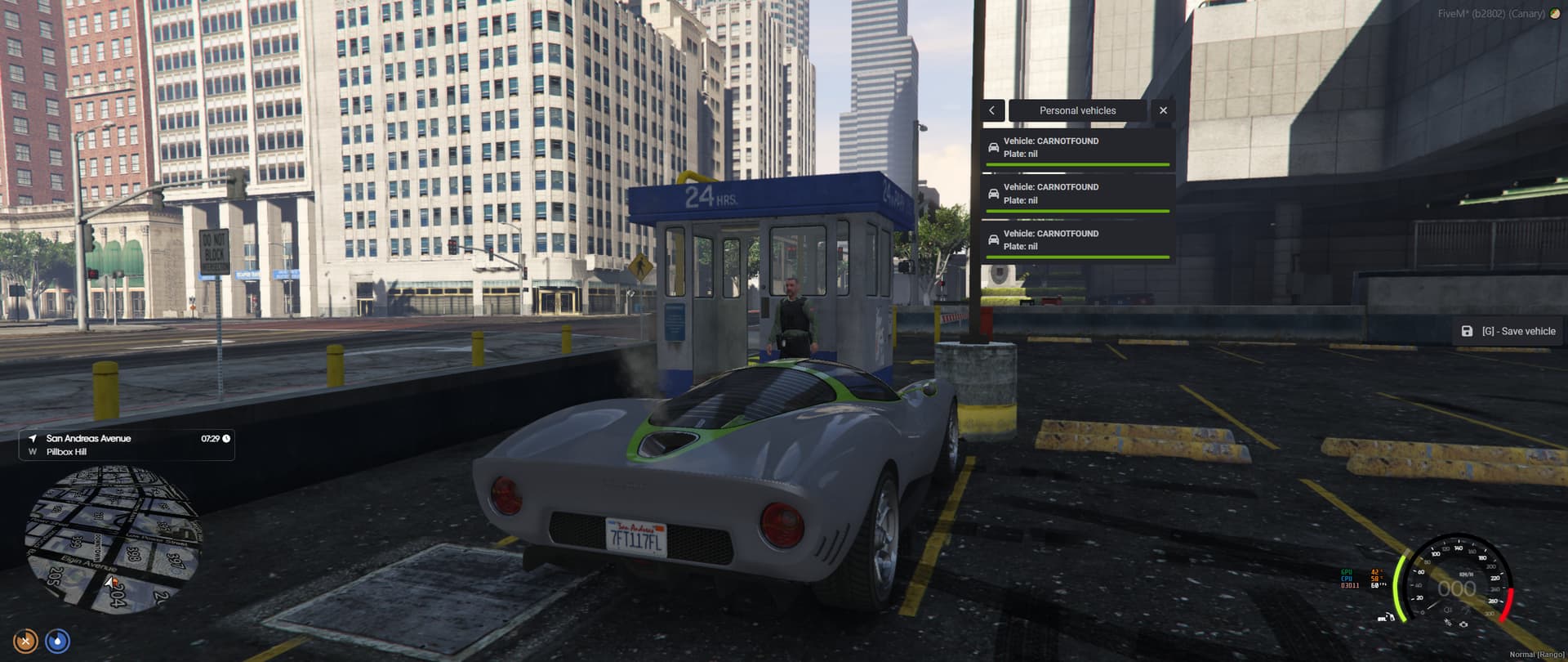Click the floppy disk Save vehicle icon

(x=1468, y=331)
